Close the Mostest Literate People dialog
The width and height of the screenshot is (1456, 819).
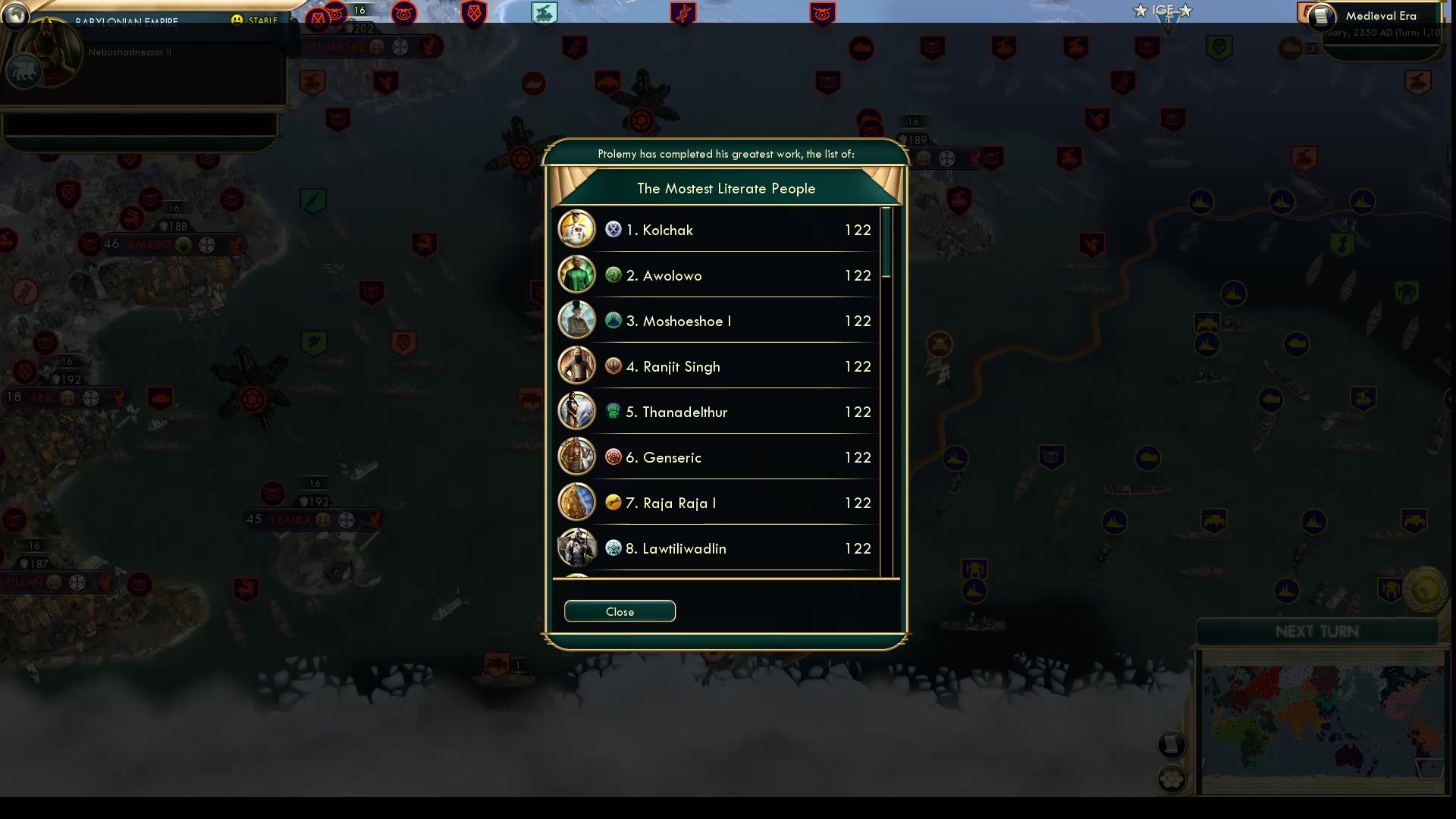620,611
